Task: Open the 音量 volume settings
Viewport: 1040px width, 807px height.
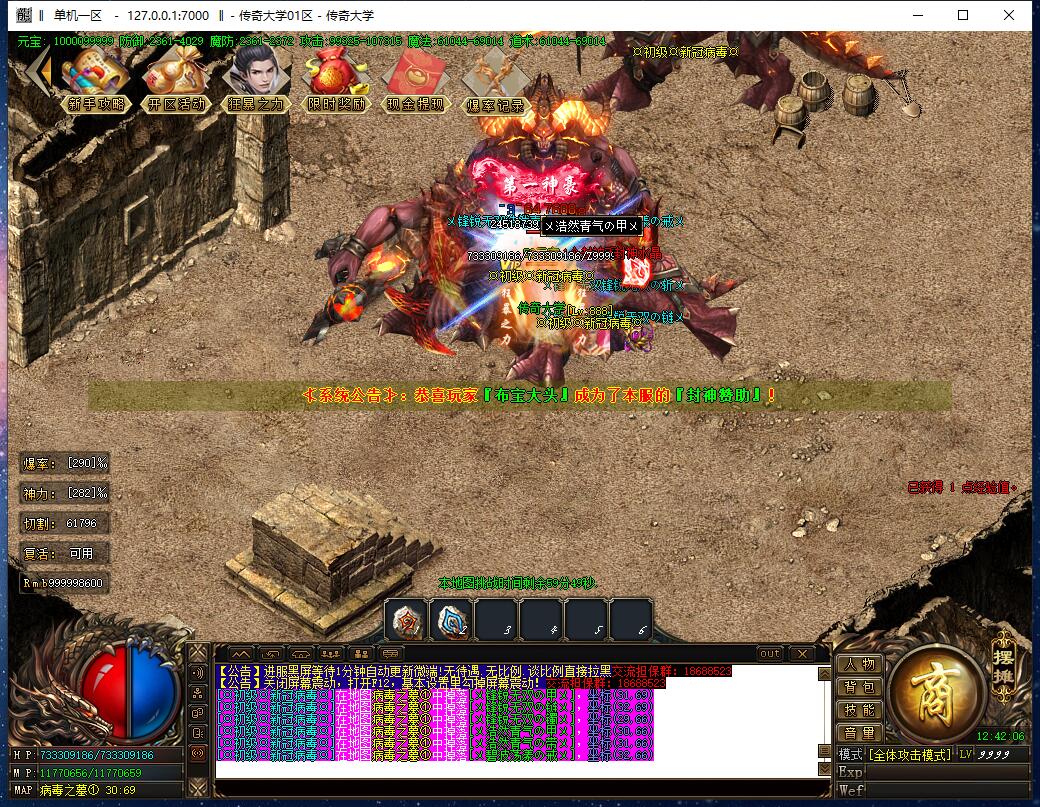Action: [x=859, y=733]
